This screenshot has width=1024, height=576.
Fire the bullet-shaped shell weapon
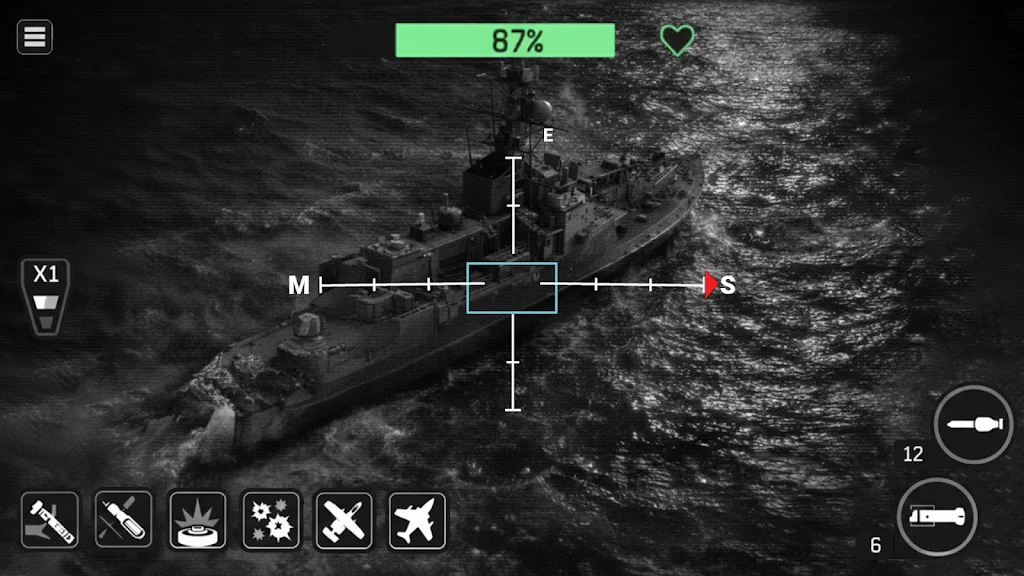tap(973, 424)
